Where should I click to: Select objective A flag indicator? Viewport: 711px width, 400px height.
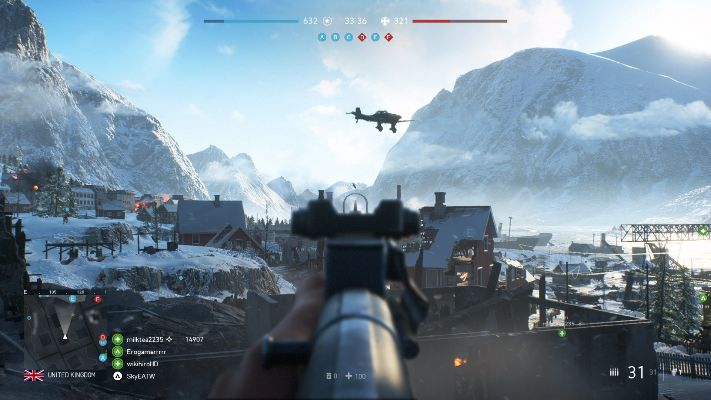coord(322,37)
